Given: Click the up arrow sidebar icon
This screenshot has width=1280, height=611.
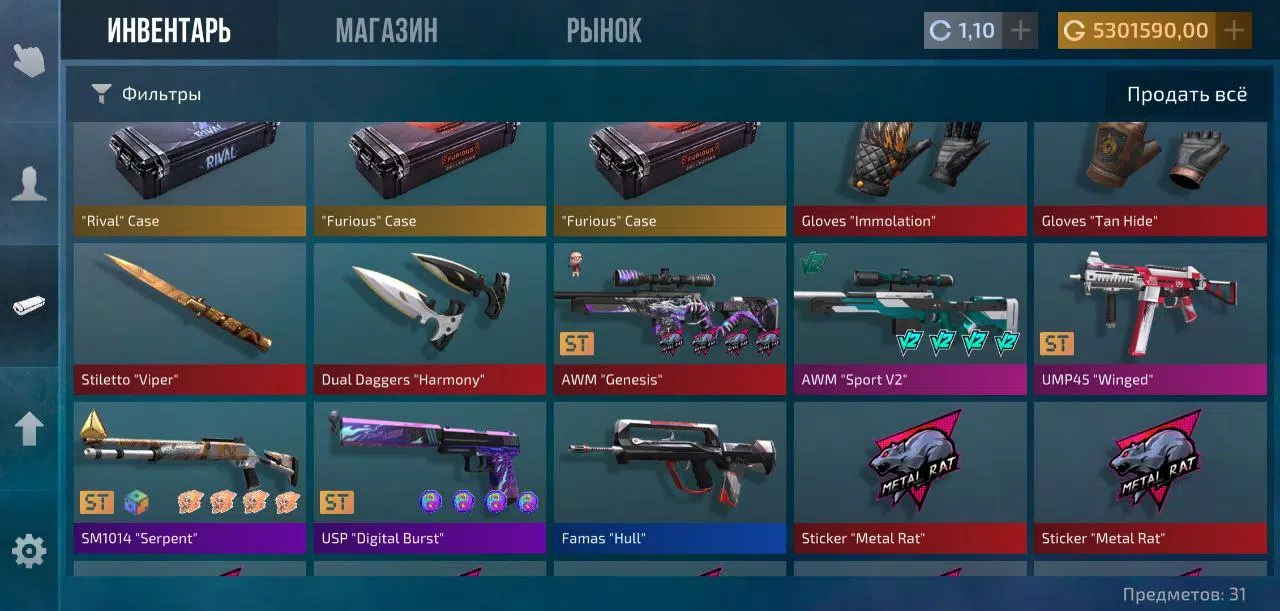Looking at the screenshot, I should coord(29,428).
